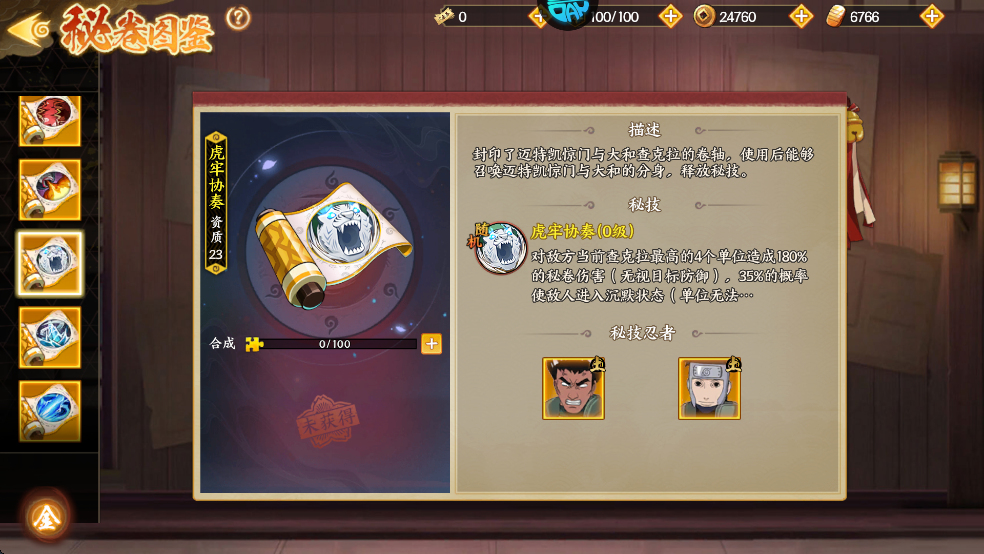Select the blue water orb scroll
Viewport: 984px width, 554px height.
click(x=49, y=410)
